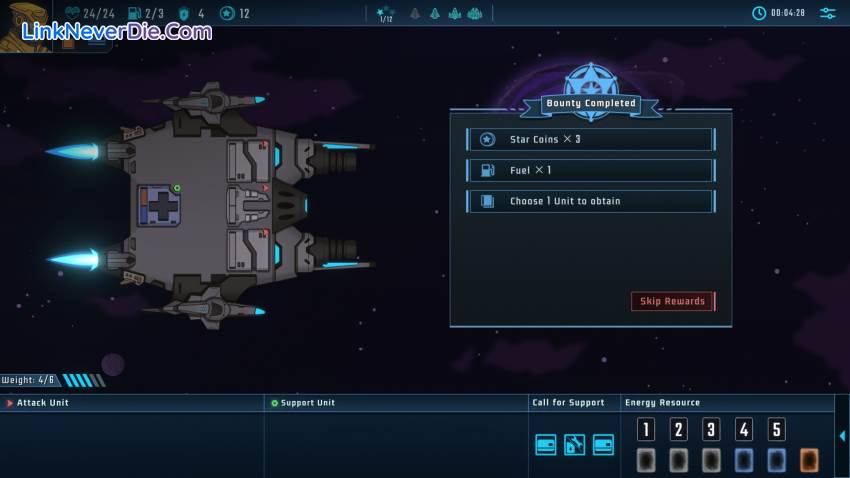Screen dimensions: 850x478
Task: Expand the side panel arrow
Action: click(x=842, y=436)
